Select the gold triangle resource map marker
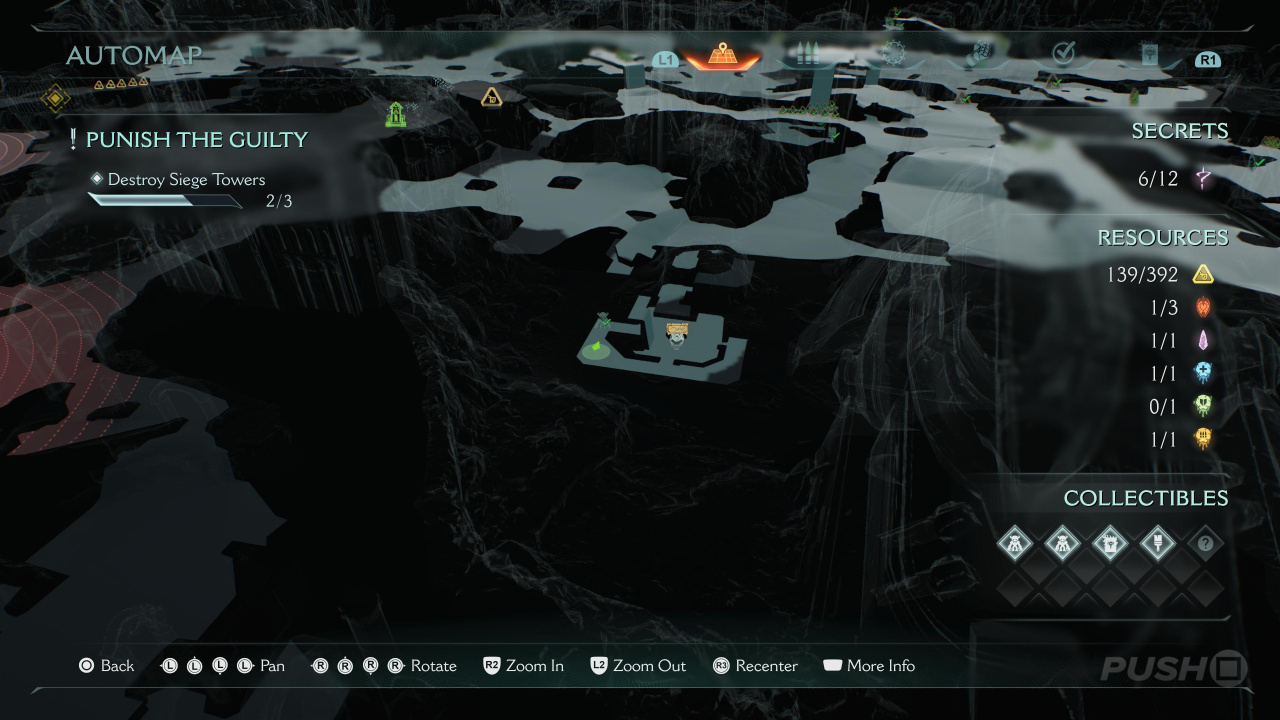This screenshot has width=1280, height=720. (x=491, y=97)
